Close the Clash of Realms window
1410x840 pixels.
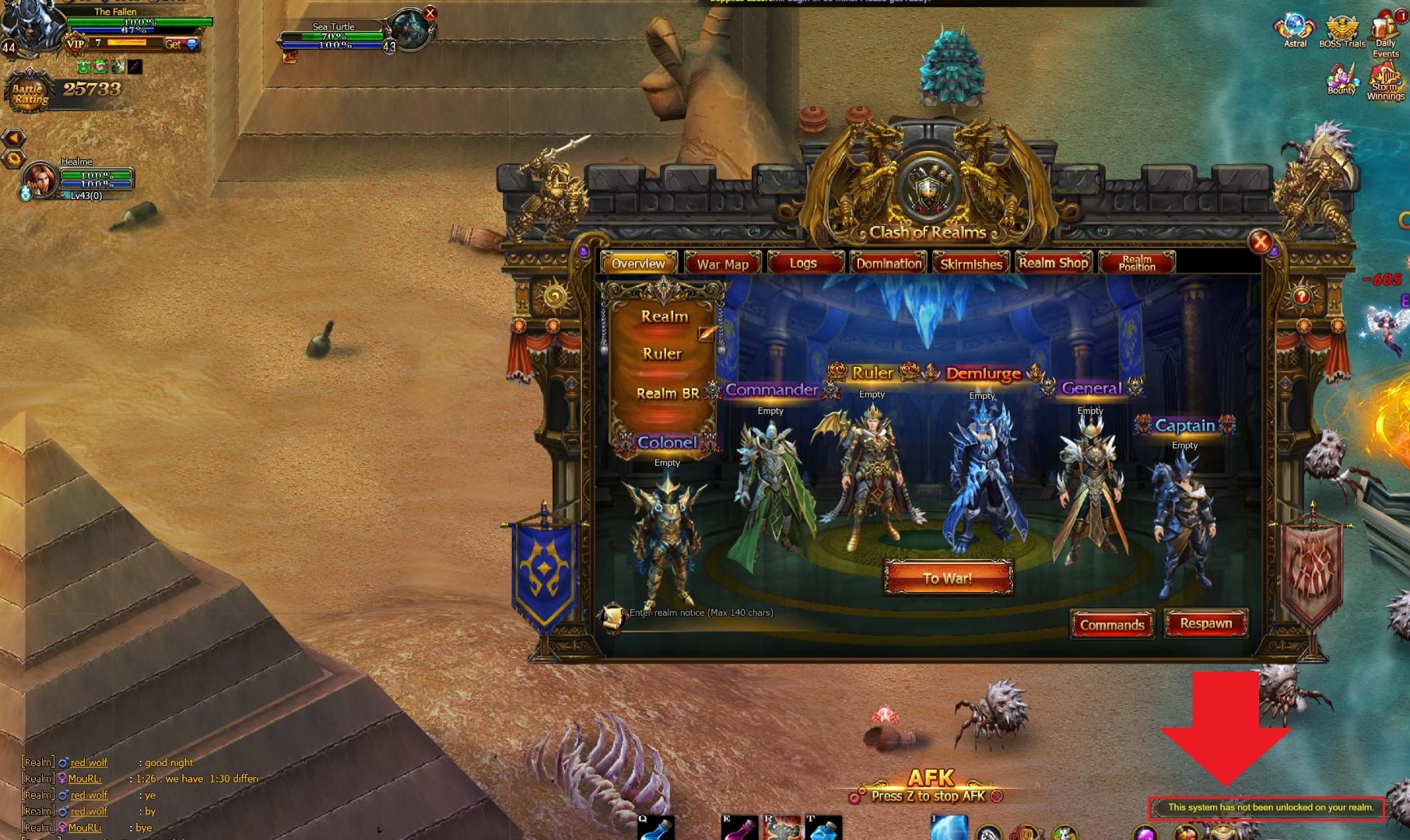point(1260,242)
